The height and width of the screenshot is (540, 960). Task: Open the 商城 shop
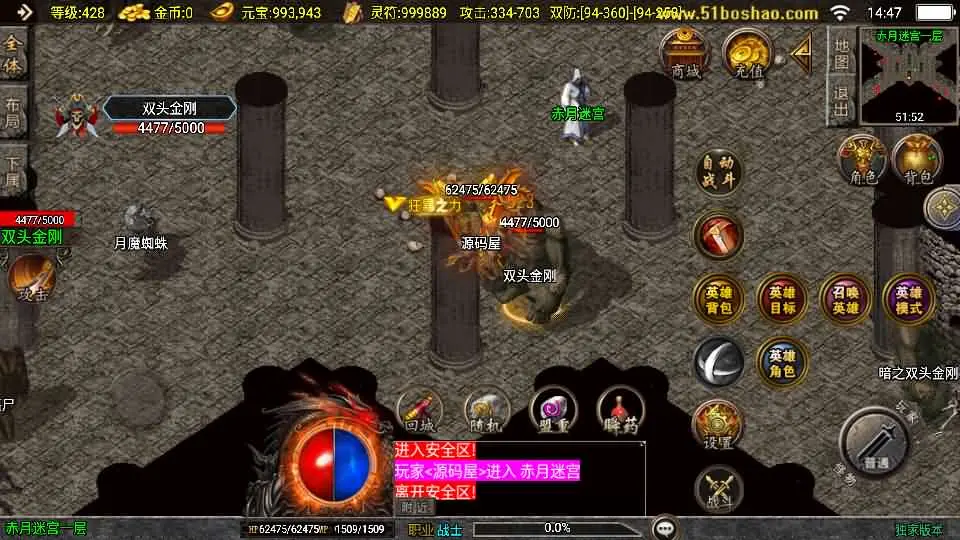tap(685, 53)
